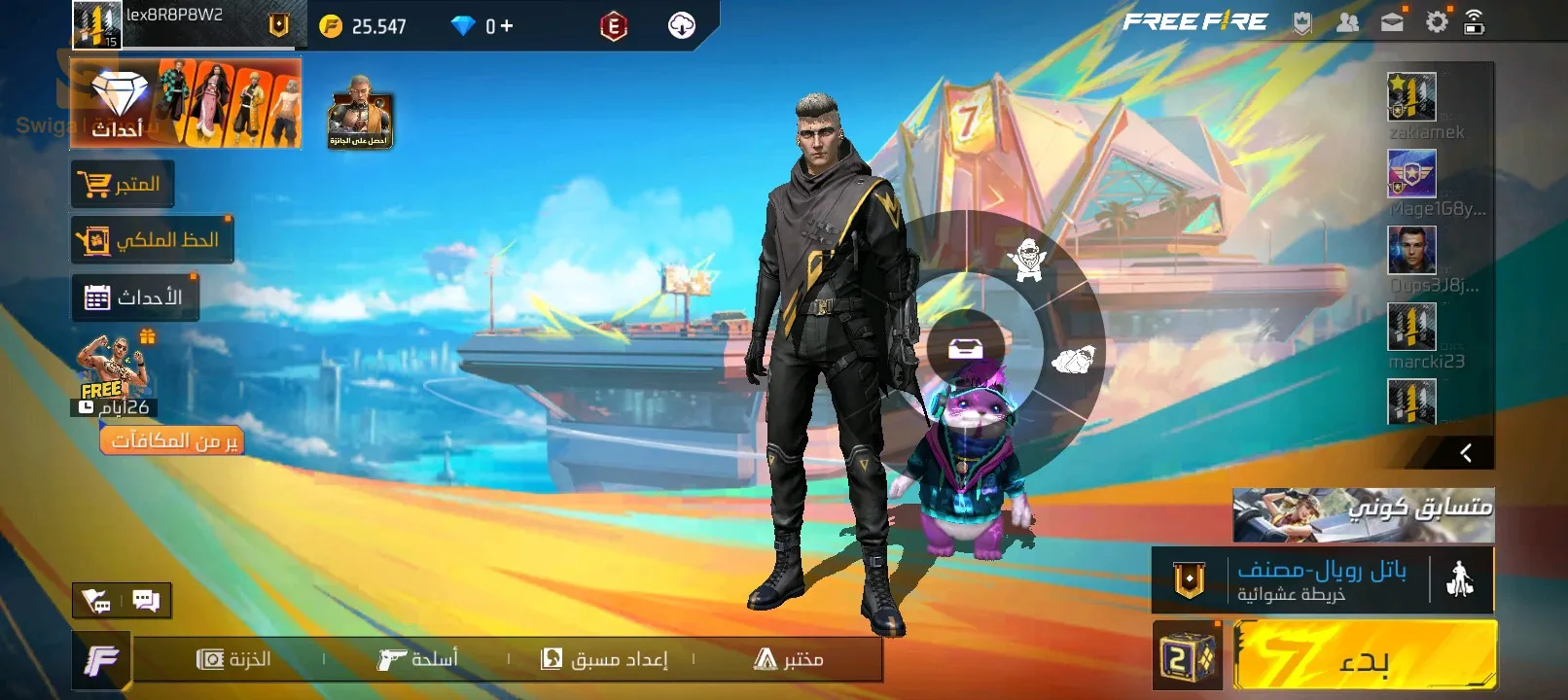Open the المتجر store menu
The height and width of the screenshot is (700, 1568).
click(123, 184)
